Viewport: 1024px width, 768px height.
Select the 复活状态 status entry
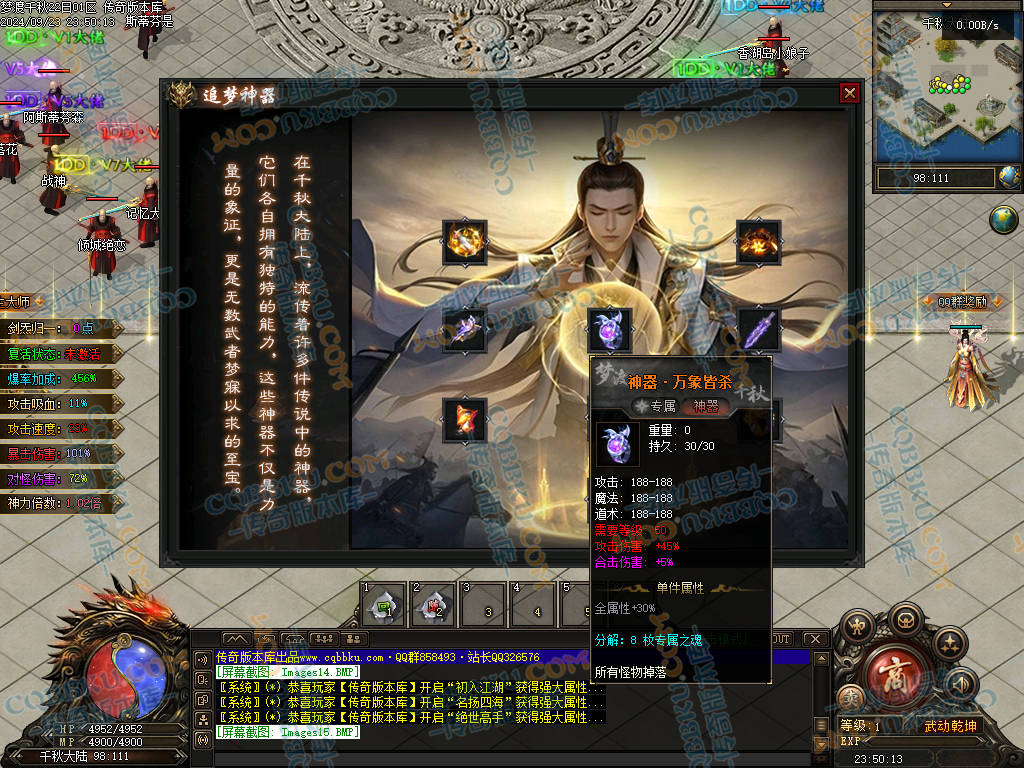point(58,353)
